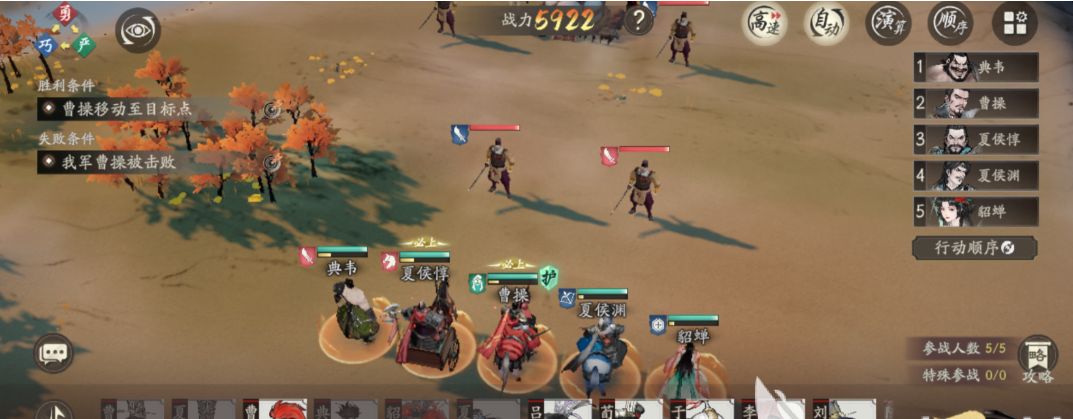Viewport: 1073px width, 419px height.
Task: Open the 攻略 strategy guide
Action: [1037, 360]
